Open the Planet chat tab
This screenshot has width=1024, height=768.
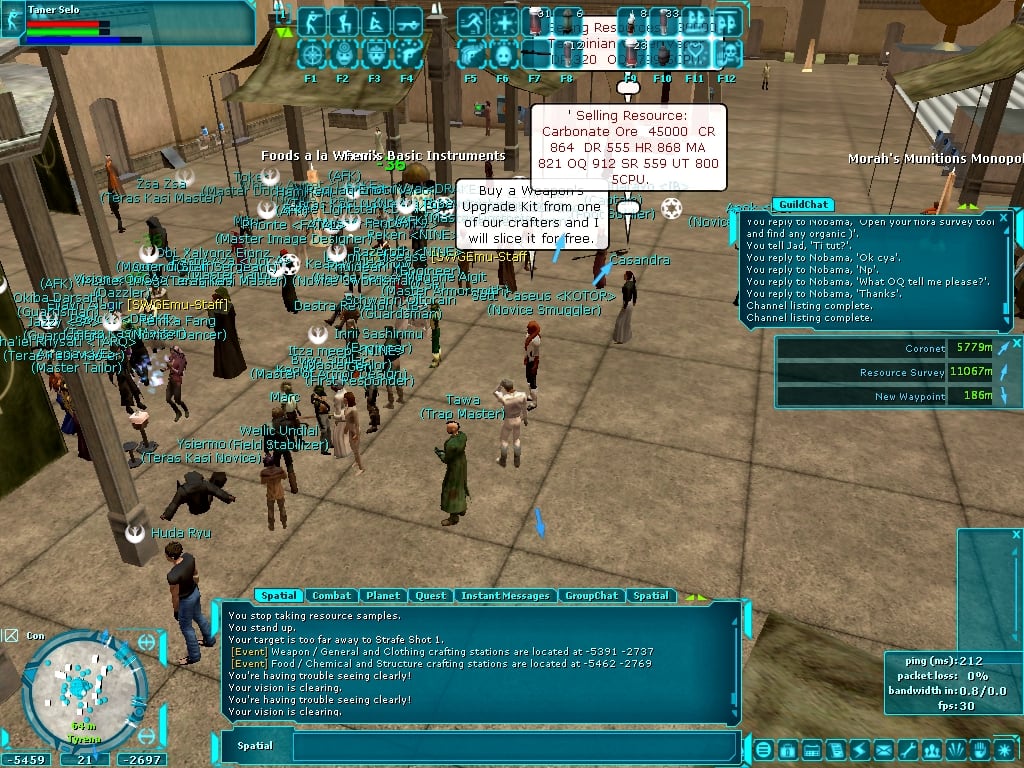[382, 596]
